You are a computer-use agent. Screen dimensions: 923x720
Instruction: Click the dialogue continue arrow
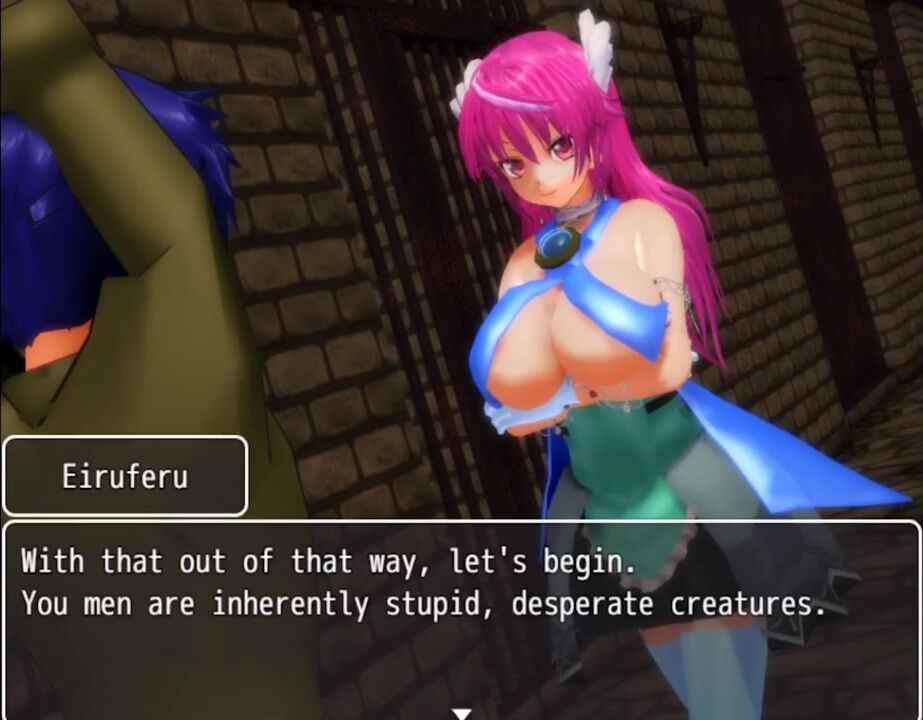click(x=461, y=713)
